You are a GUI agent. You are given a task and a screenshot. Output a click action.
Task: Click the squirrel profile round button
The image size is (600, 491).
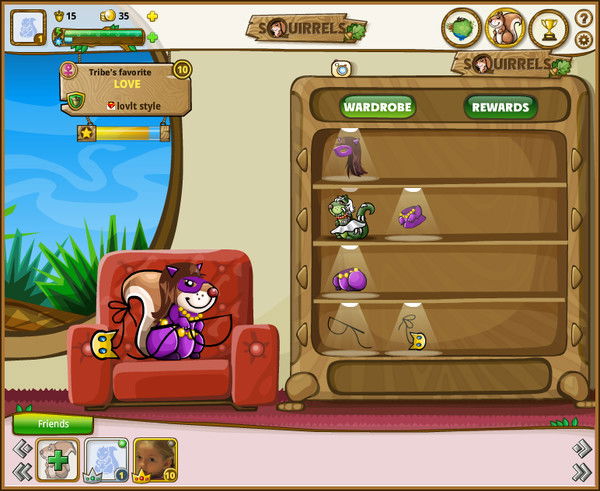(x=505, y=27)
